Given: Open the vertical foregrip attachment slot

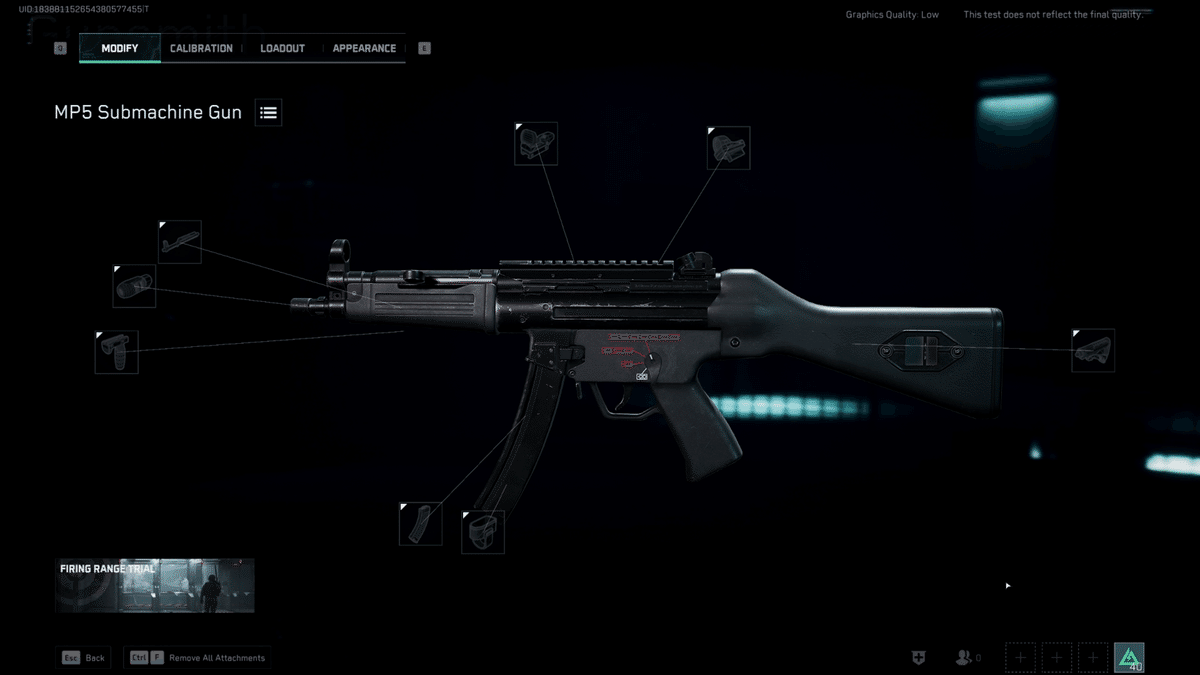Looking at the screenshot, I should click(117, 352).
